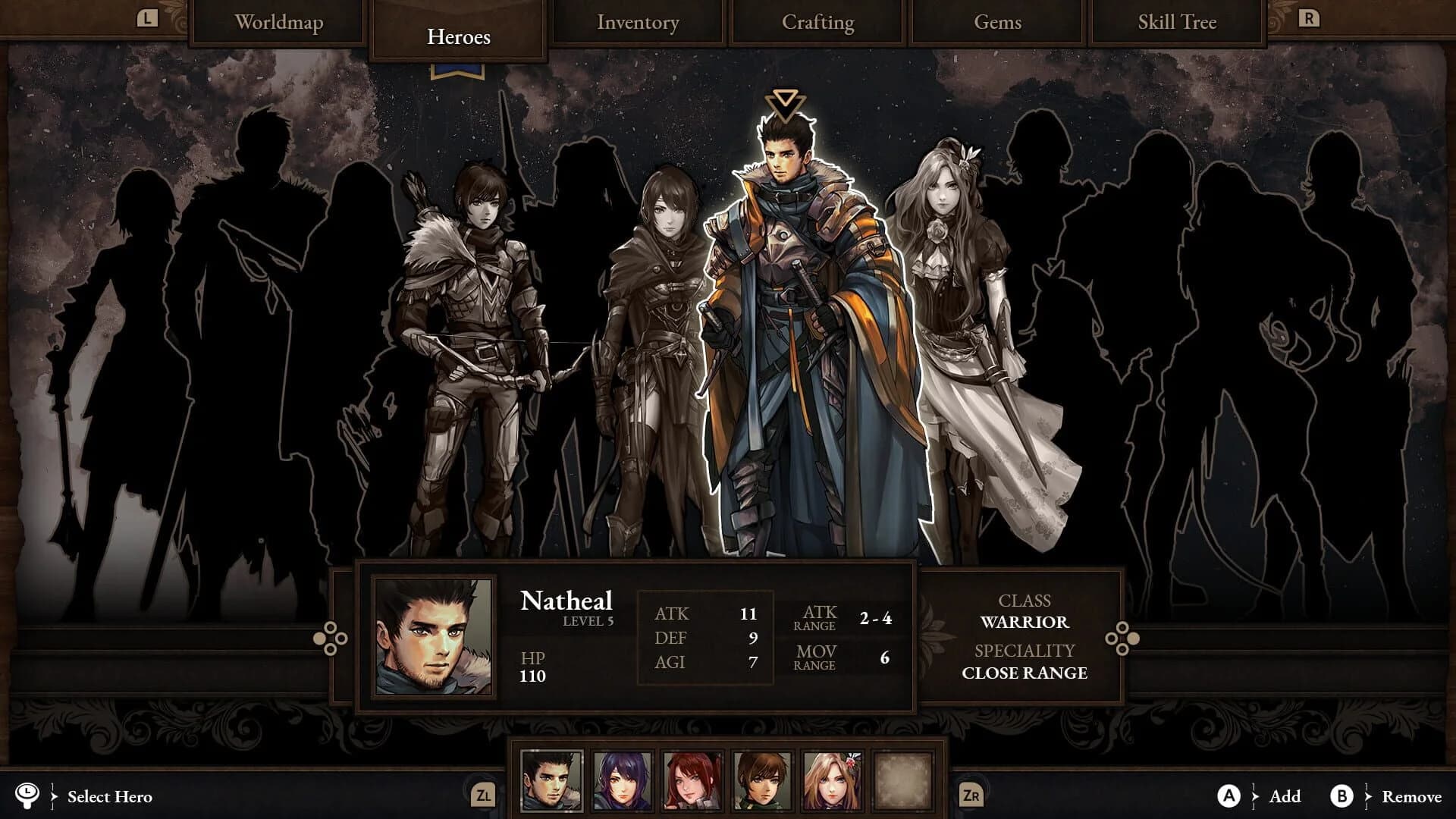Open the Crafting tab
Viewport: 1456px width, 819px height.
click(817, 23)
